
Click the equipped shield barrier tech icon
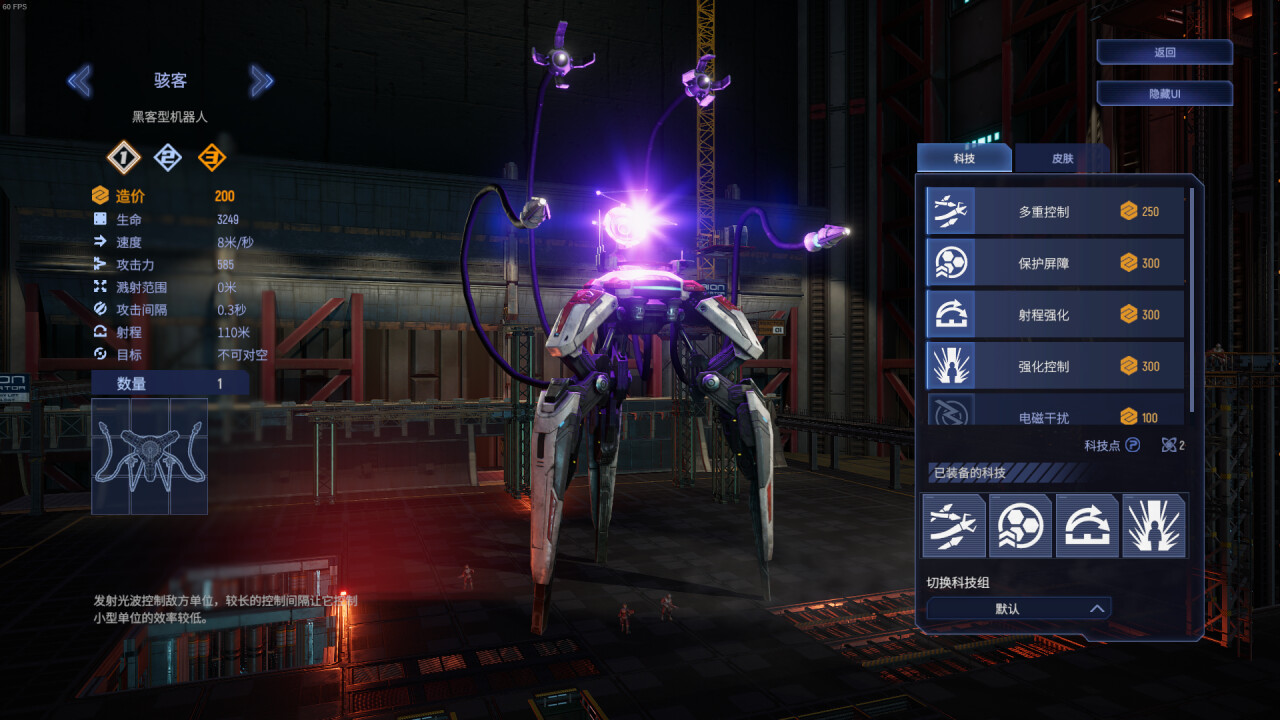pyautogui.click(x=1020, y=525)
